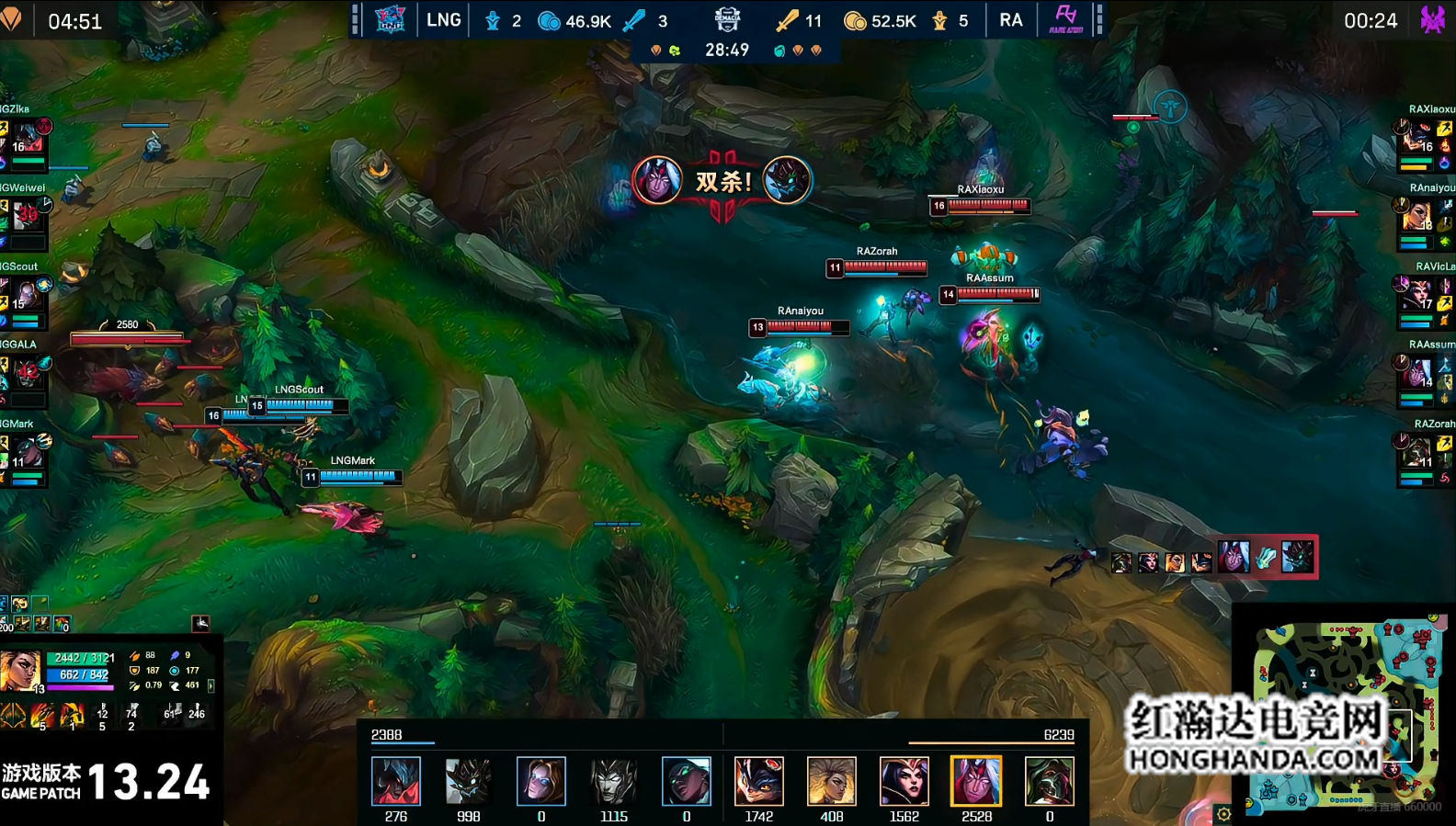Select the damage portrait showing 1562
Screen dimensions: 1456x826
(904, 781)
